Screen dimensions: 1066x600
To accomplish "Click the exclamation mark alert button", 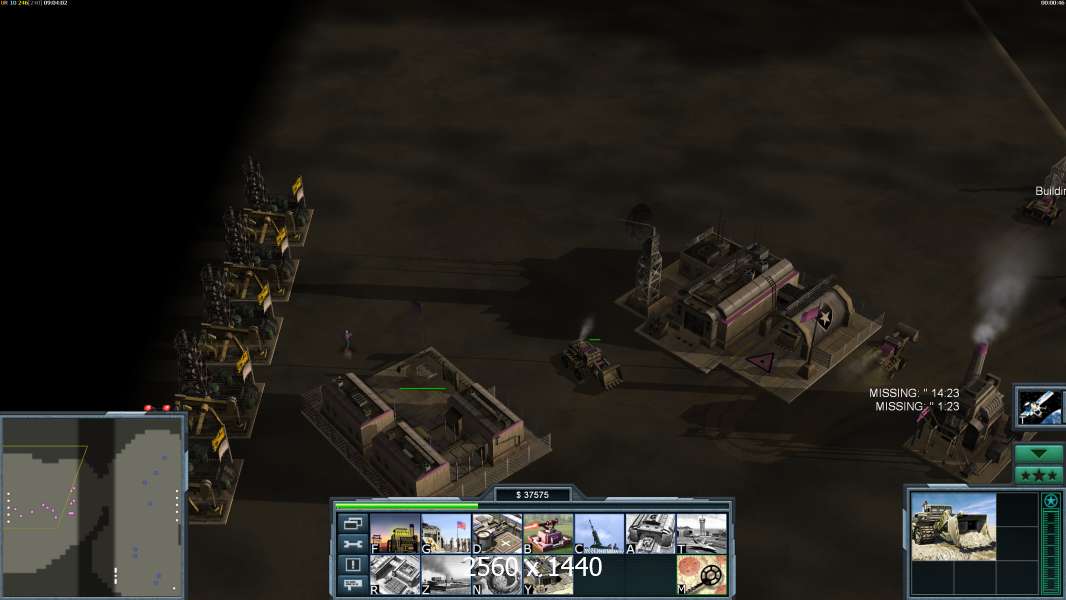I will [x=352, y=564].
